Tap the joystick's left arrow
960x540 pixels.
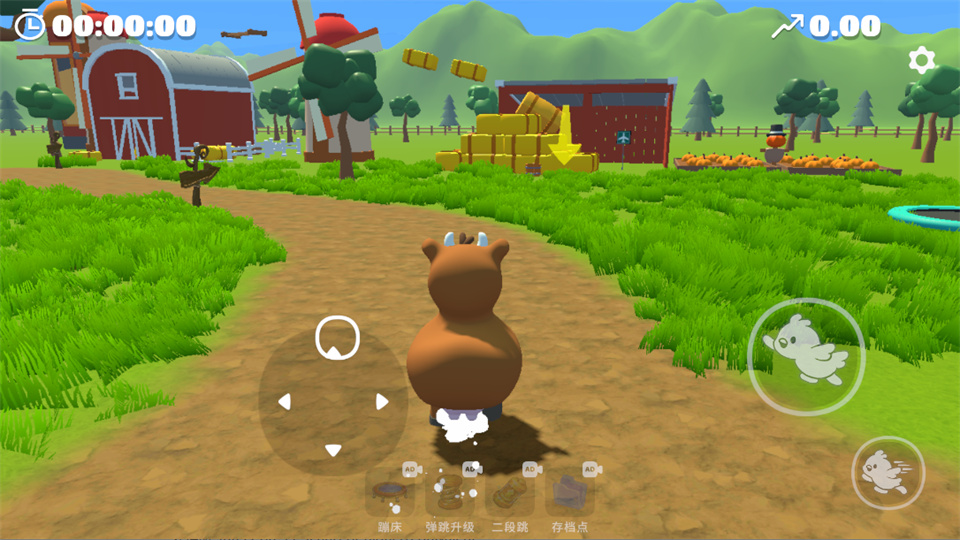tap(284, 402)
